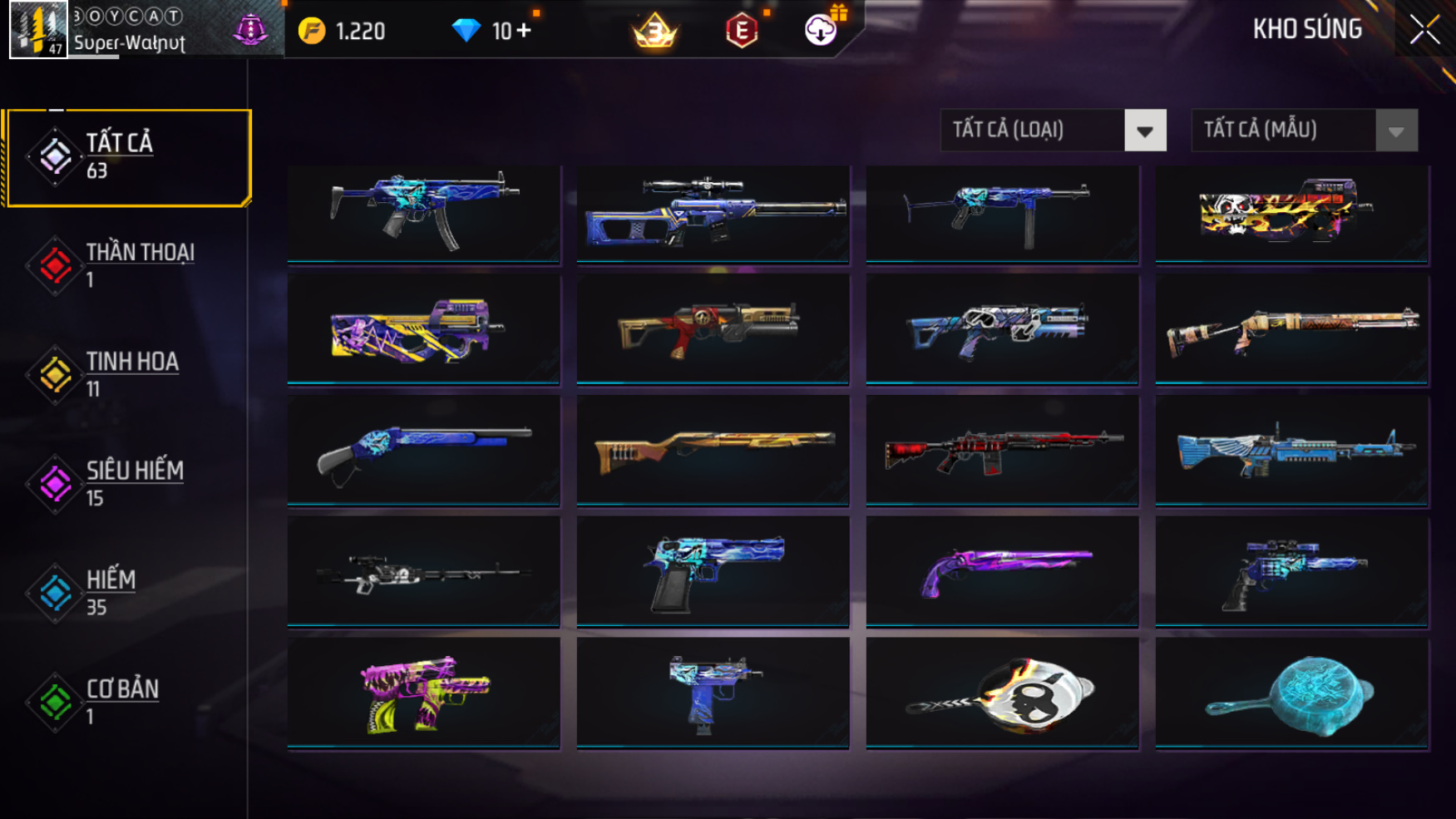
Task: Select the skull frying pan skin
Action: pos(1002,693)
